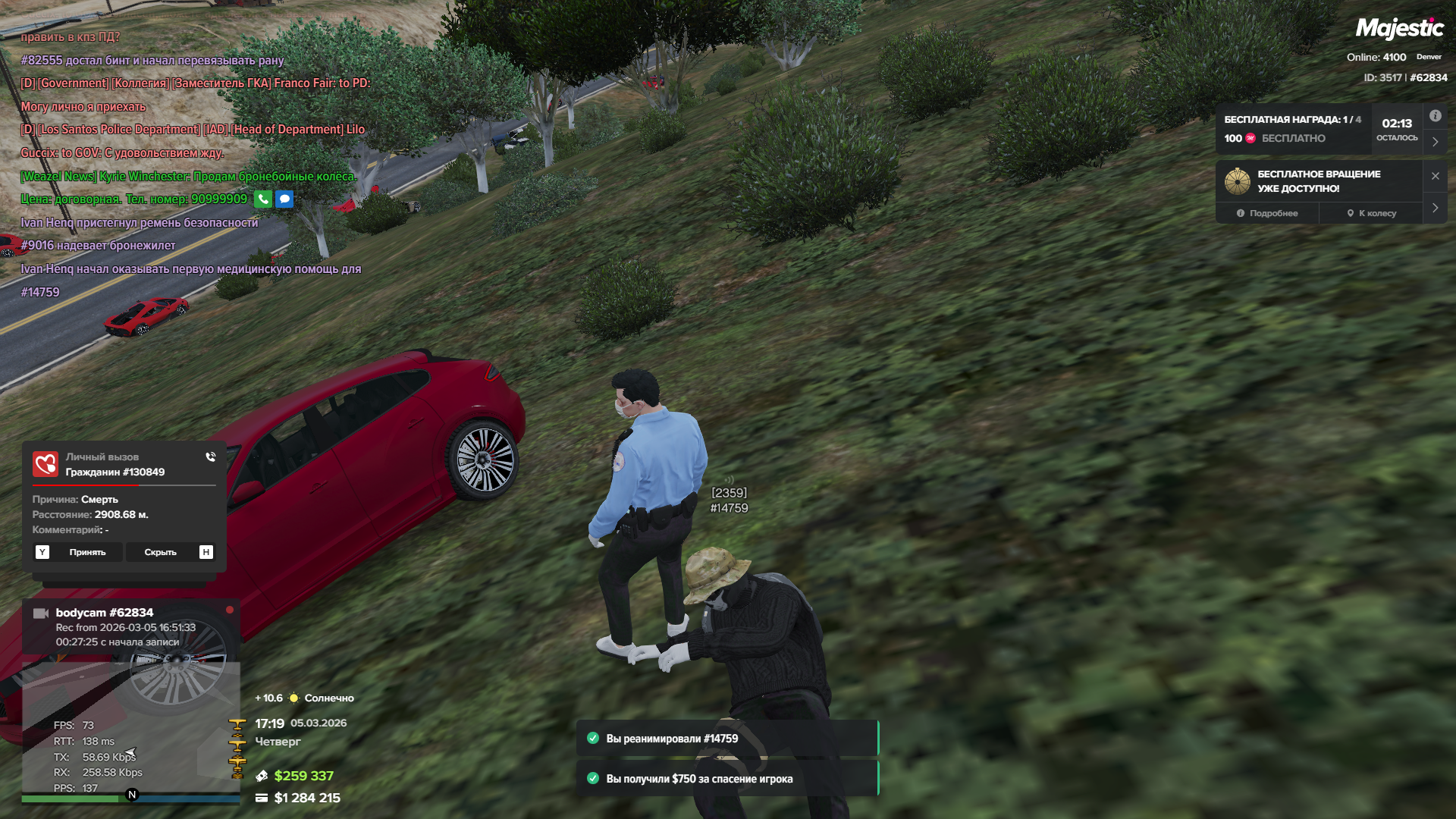Claim the 100 free reward

point(1293,138)
